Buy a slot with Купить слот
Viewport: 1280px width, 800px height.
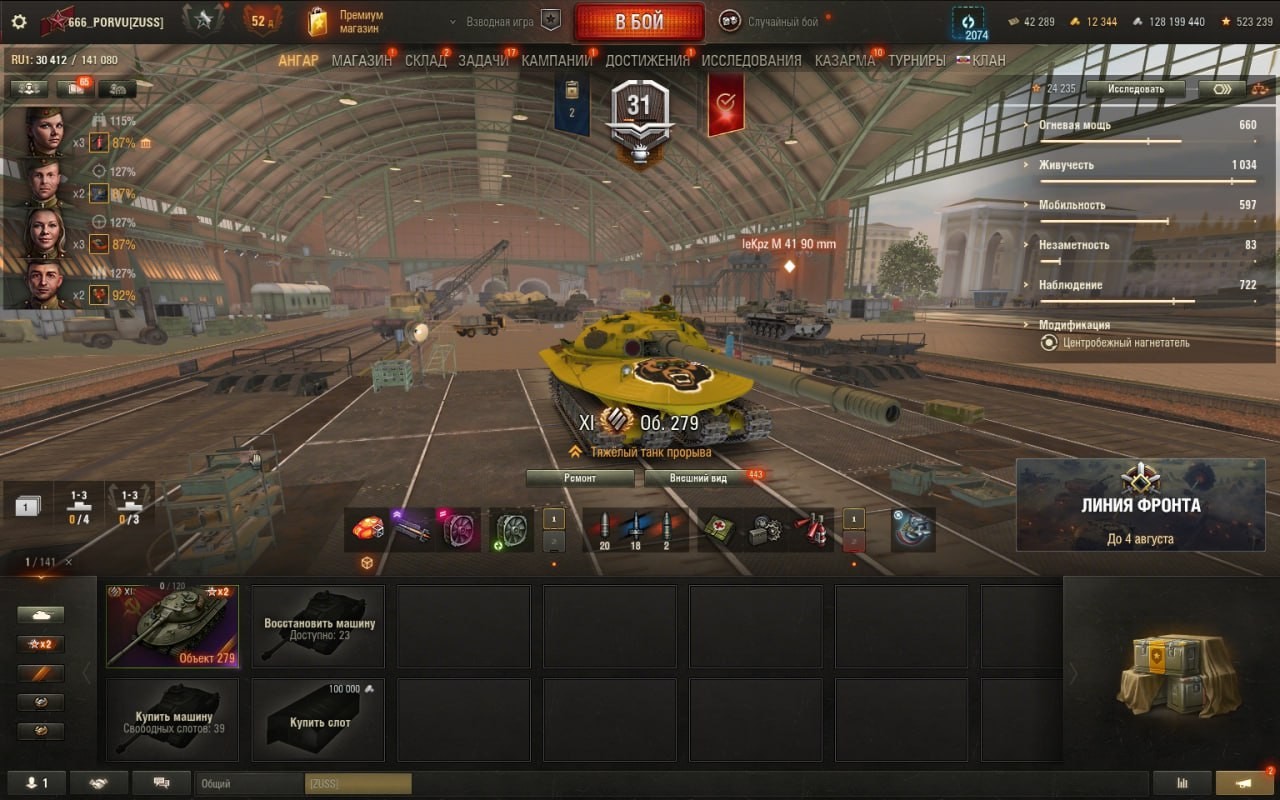click(318, 720)
